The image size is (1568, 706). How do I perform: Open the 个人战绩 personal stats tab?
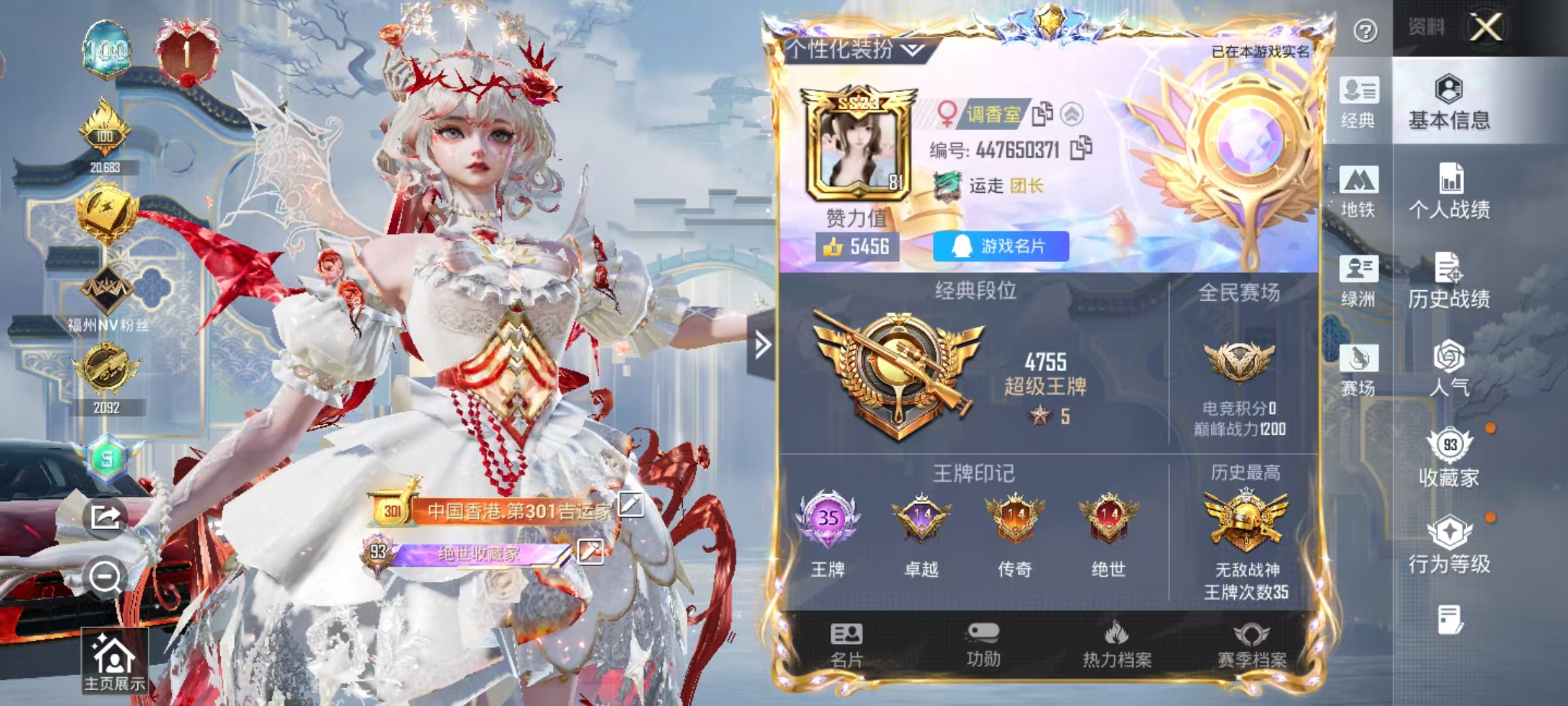tap(1449, 192)
